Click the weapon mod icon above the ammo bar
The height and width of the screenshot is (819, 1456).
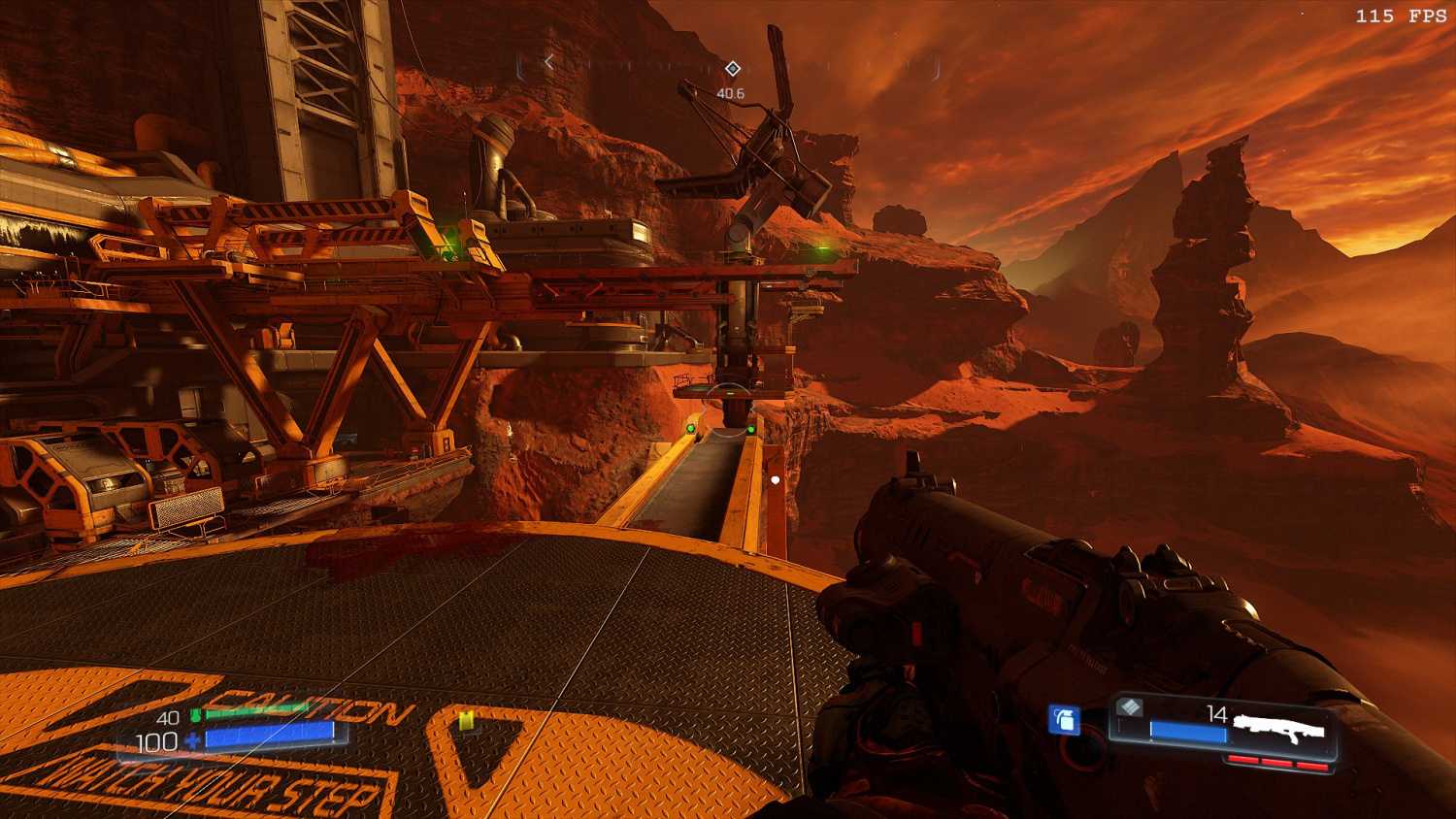[x=1129, y=707]
